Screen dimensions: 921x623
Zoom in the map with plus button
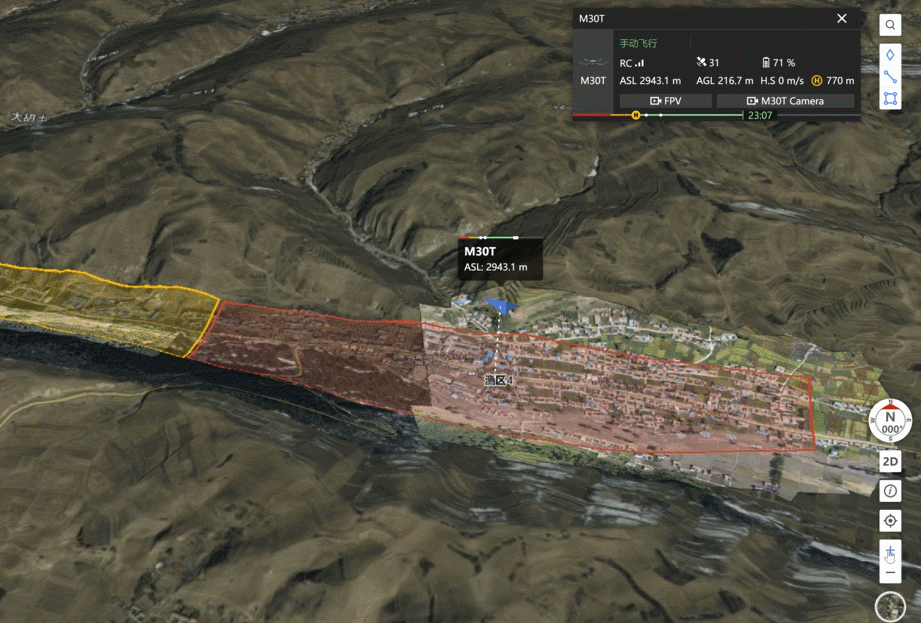[890, 552]
